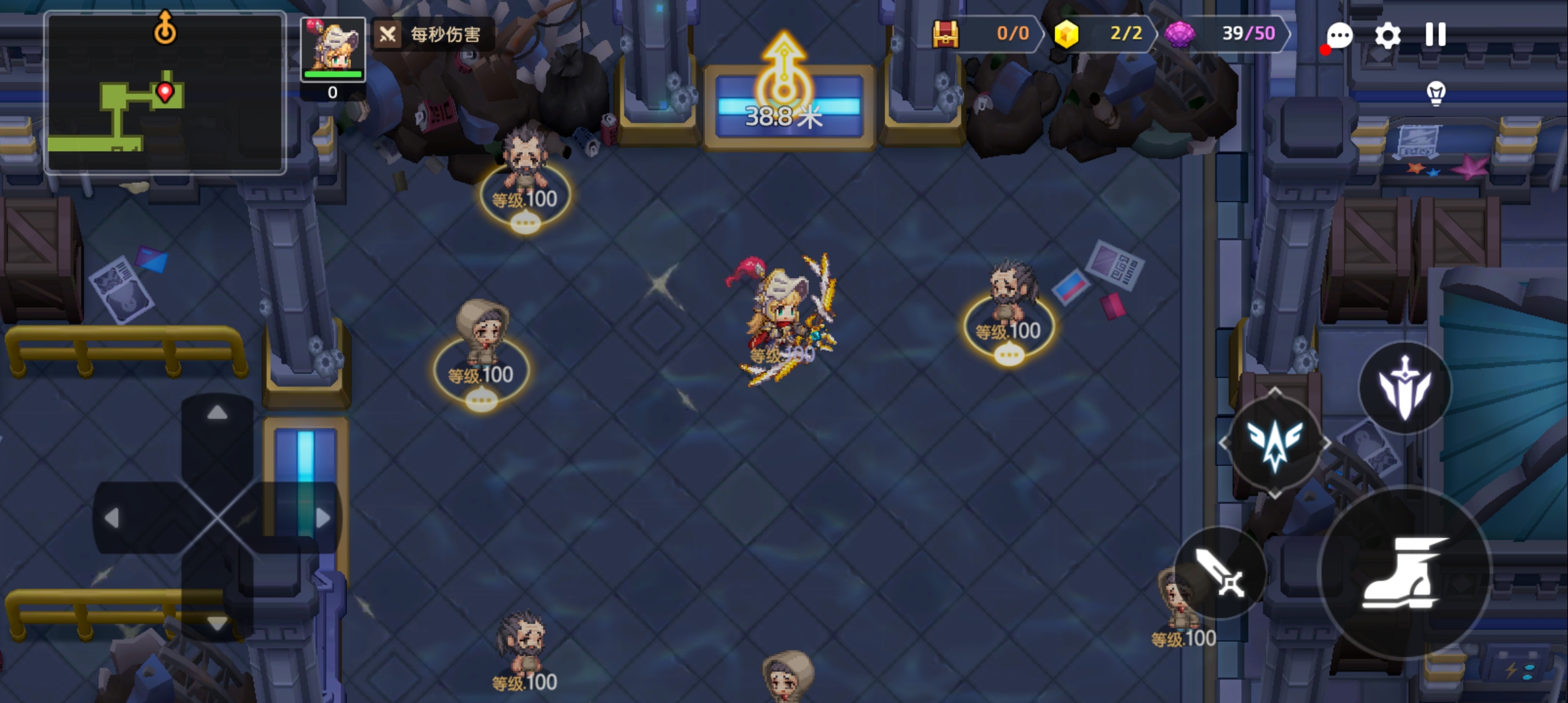Open the gear settings menu
Viewport: 1568px width, 703px height.
pos(1387,35)
